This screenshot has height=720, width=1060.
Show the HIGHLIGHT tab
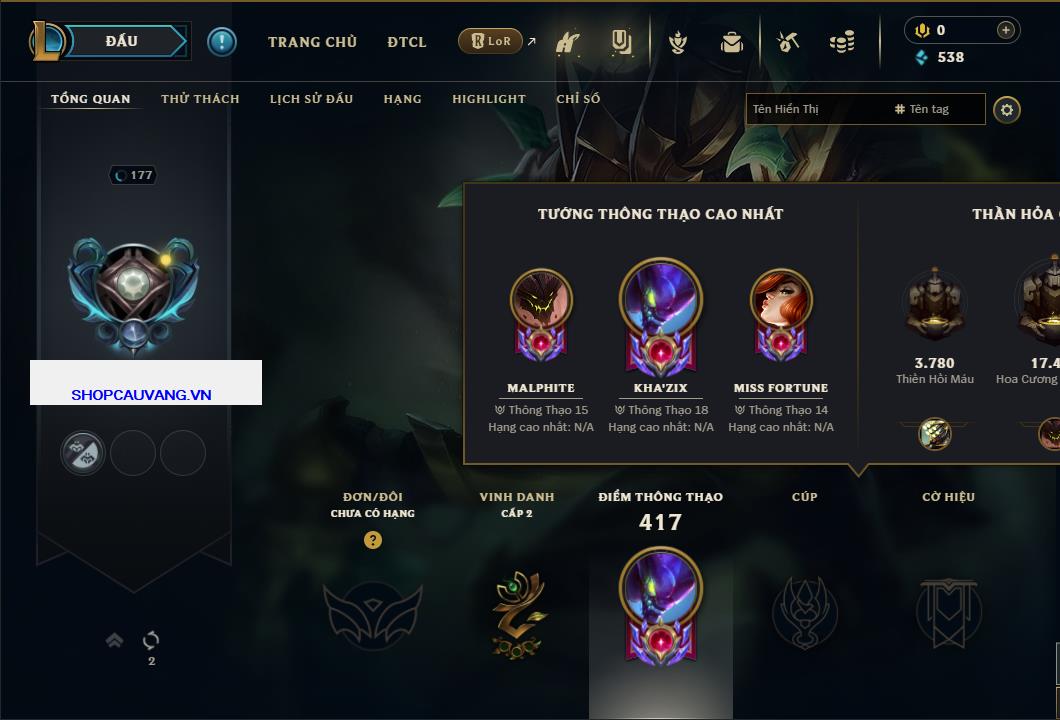coord(488,99)
